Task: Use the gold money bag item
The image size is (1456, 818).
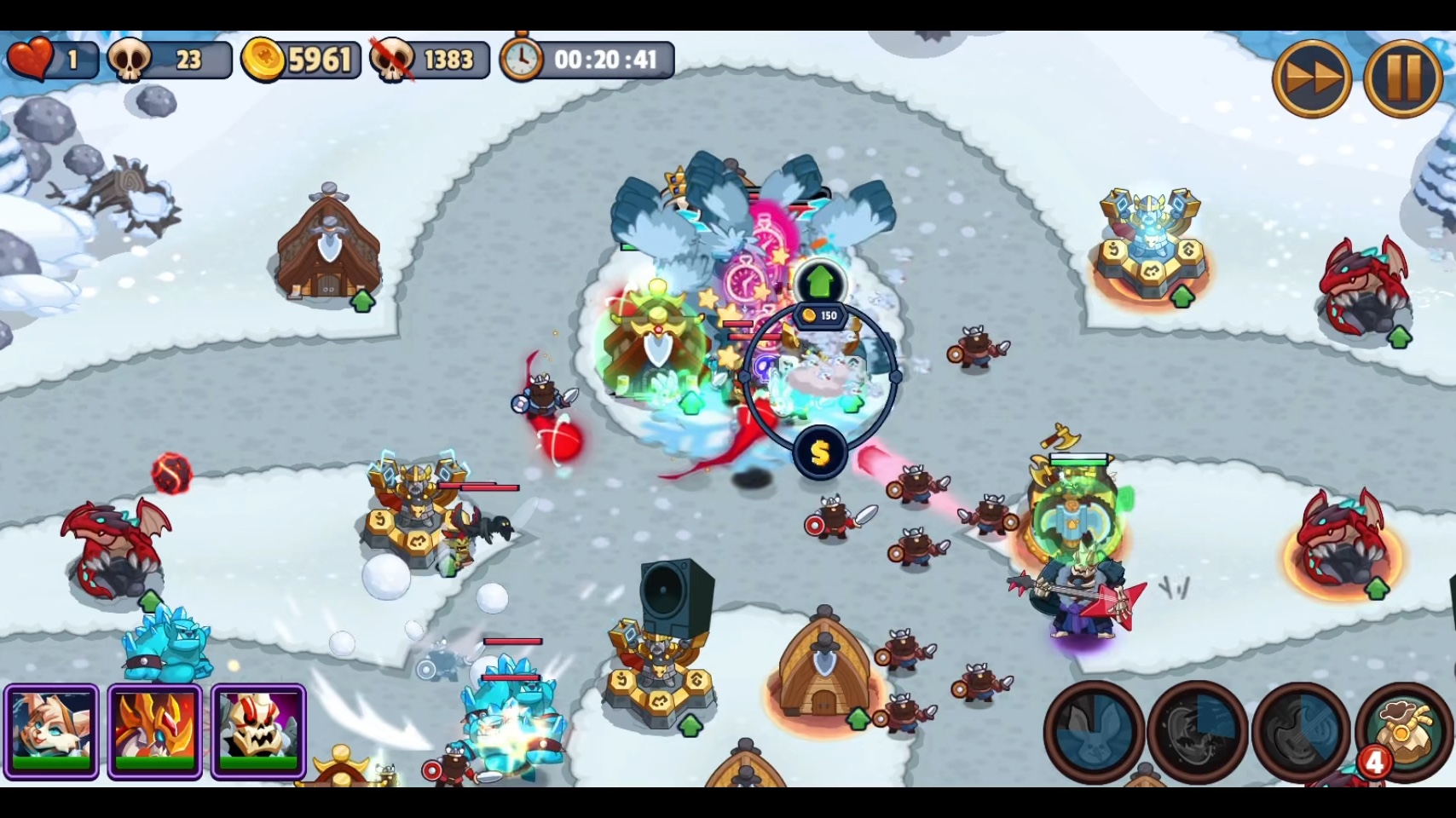Action: point(1402,732)
